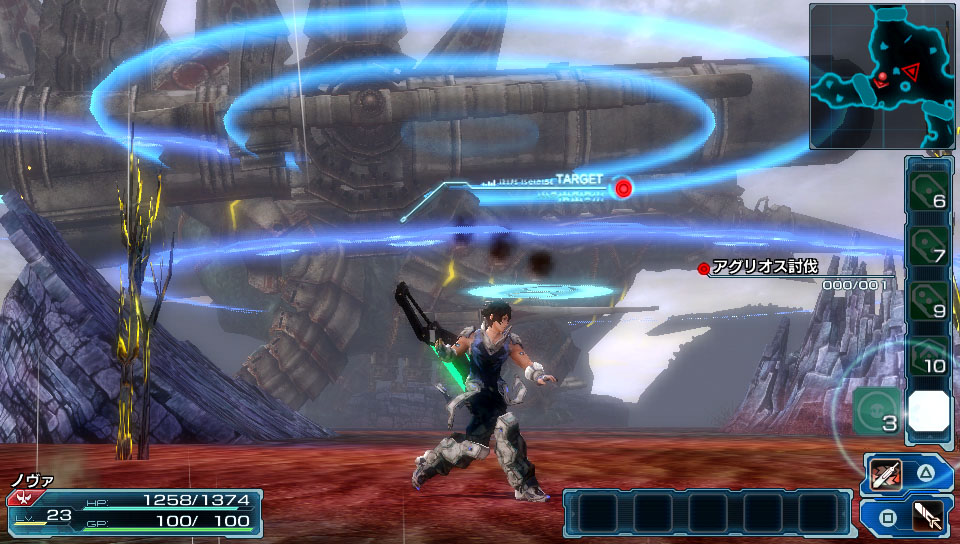Use the item slot with count 10
Viewport: 960px width, 544px height.
point(929,355)
